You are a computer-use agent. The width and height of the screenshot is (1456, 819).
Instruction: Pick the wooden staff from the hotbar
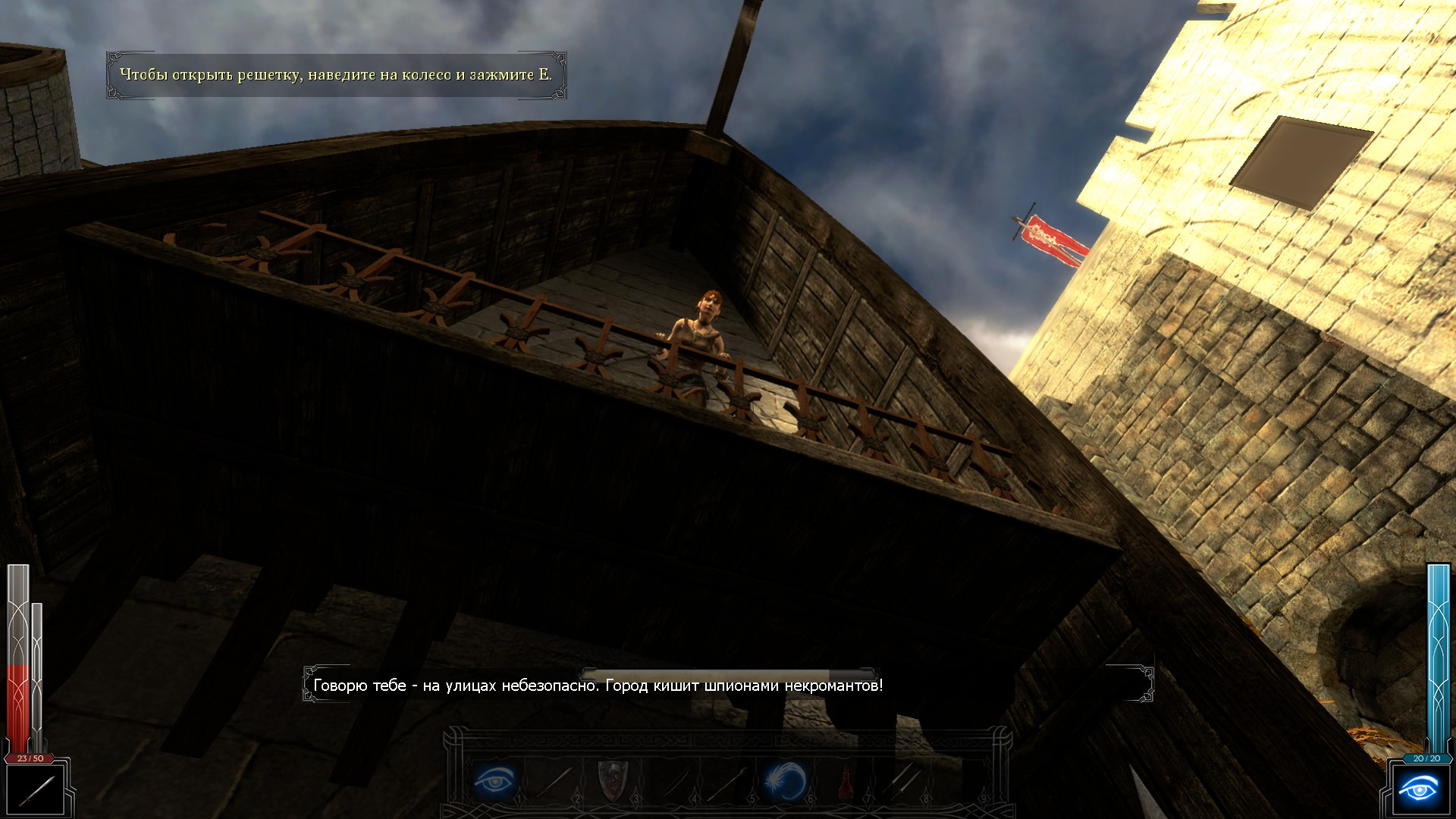coord(730,781)
